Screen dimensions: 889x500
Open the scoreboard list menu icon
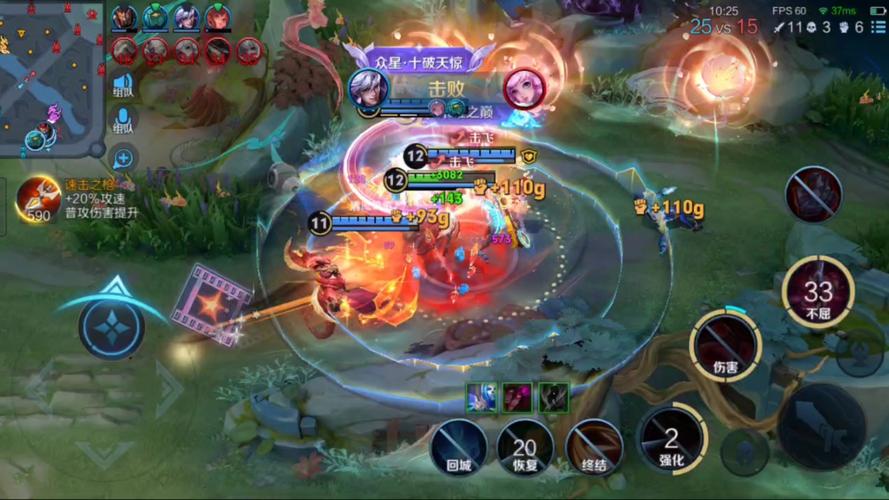[x=878, y=28]
